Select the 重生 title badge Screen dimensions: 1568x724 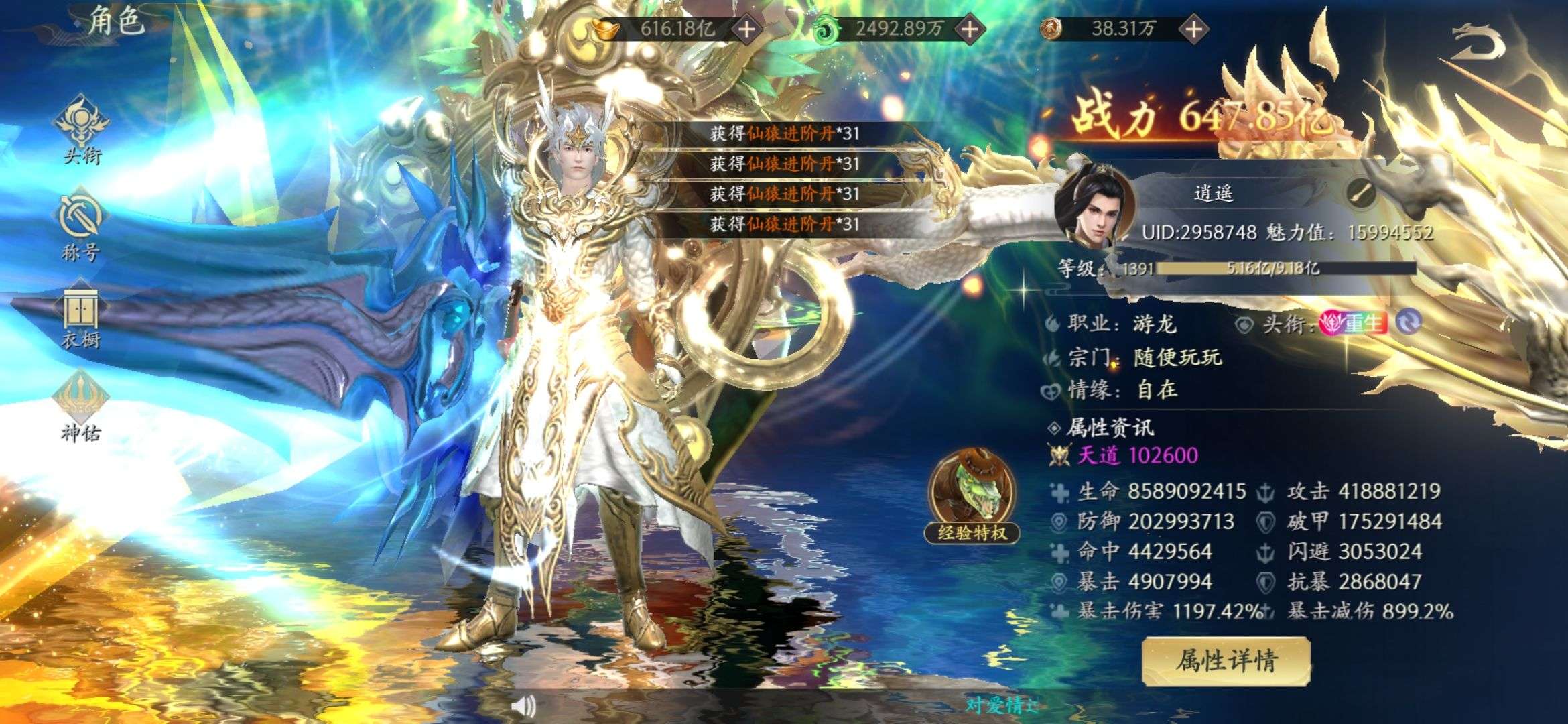(x=1354, y=324)
